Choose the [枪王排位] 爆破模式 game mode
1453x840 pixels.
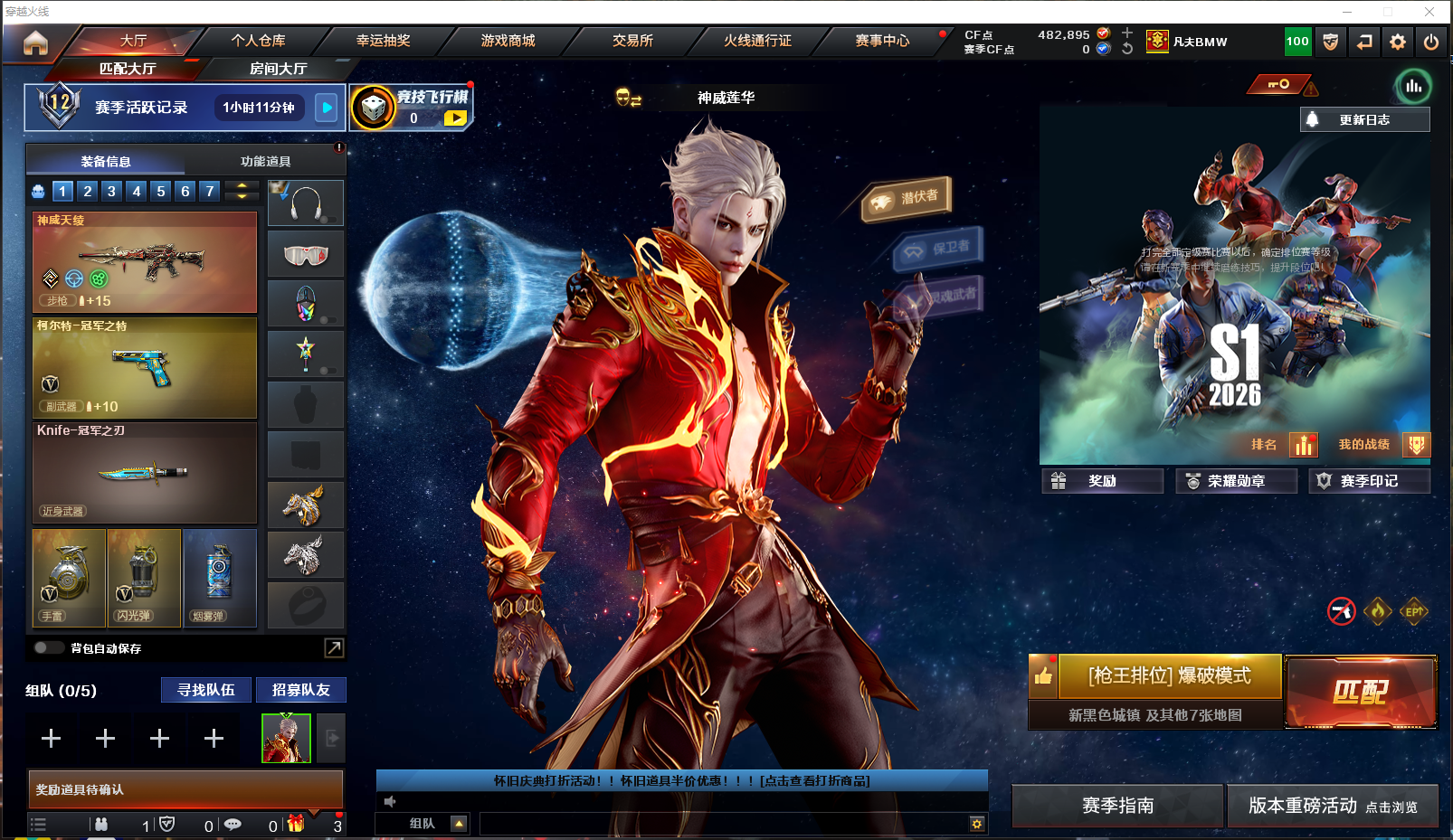pos(1169,676)
